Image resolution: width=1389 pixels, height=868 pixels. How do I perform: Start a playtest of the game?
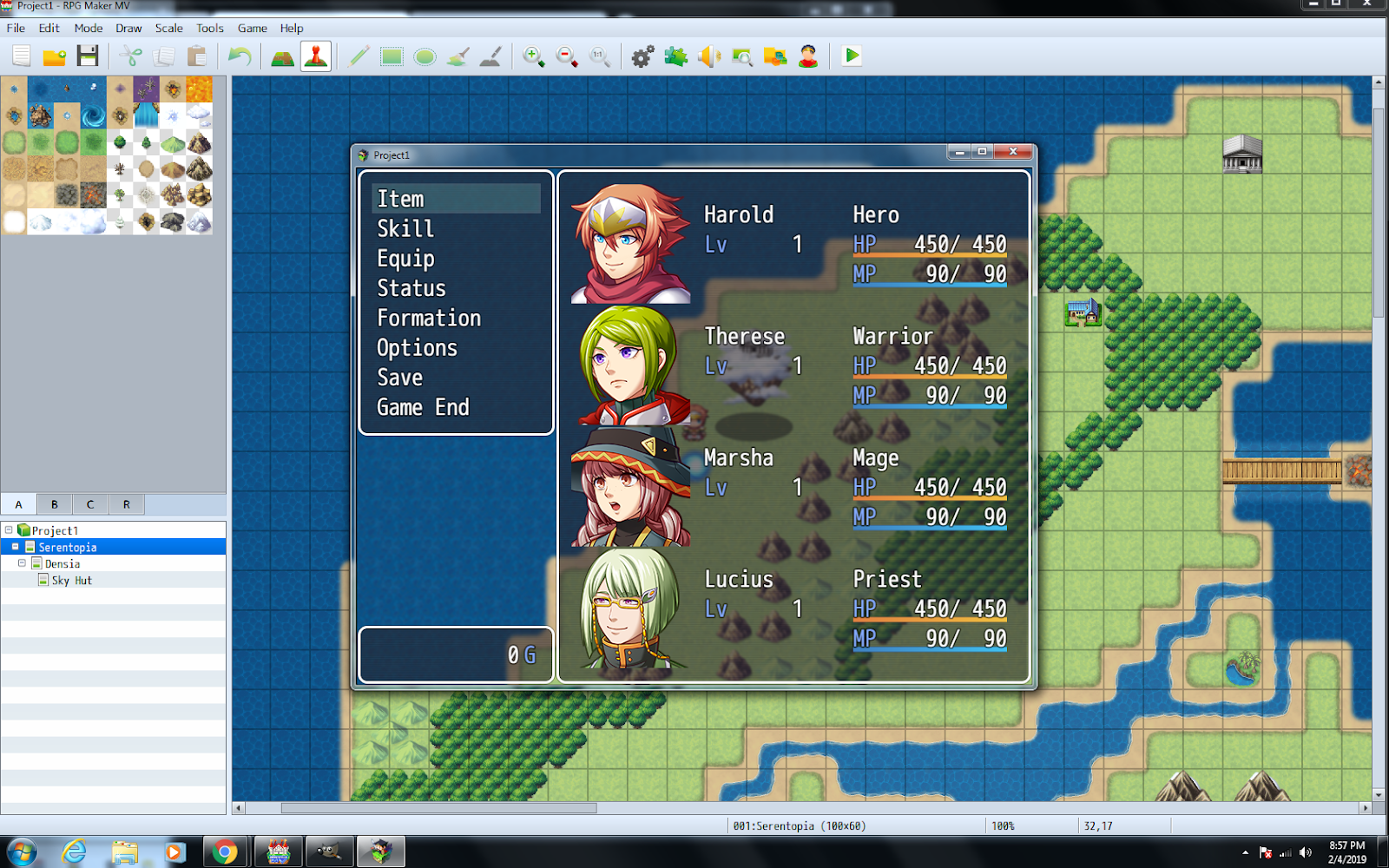[851, 56]
